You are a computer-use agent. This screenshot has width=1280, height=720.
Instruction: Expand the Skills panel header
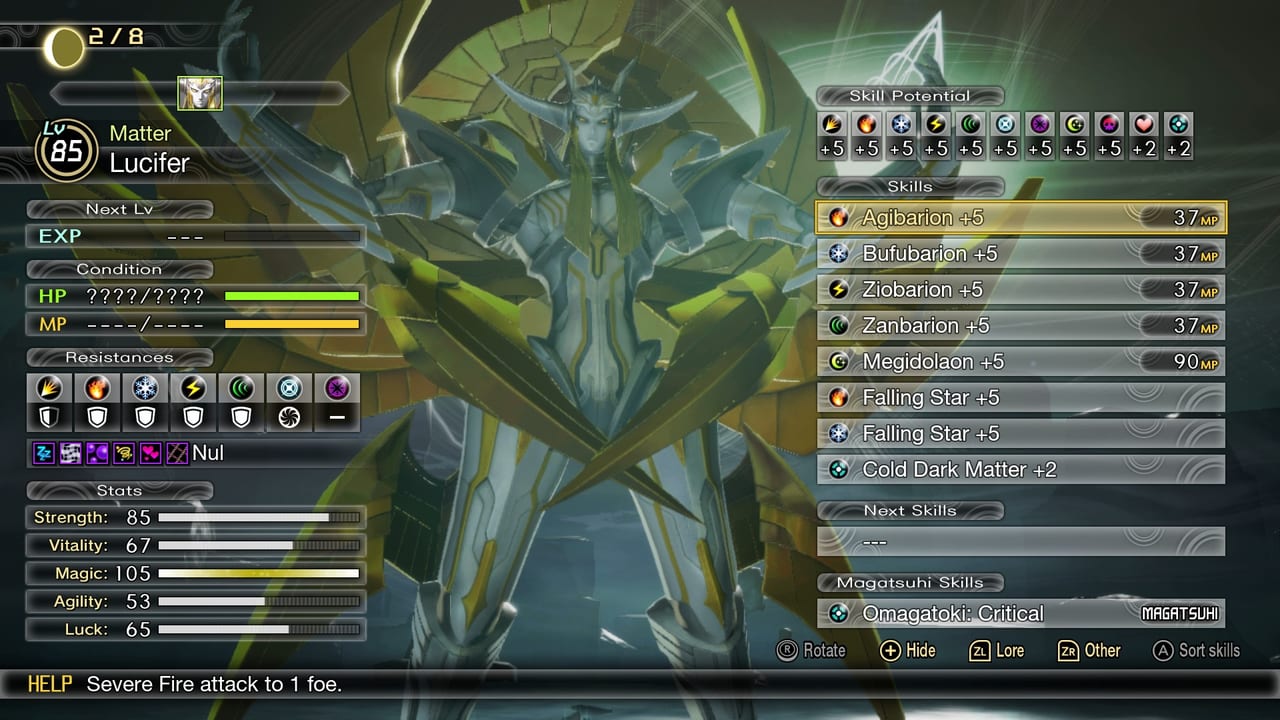pos(911,187)
